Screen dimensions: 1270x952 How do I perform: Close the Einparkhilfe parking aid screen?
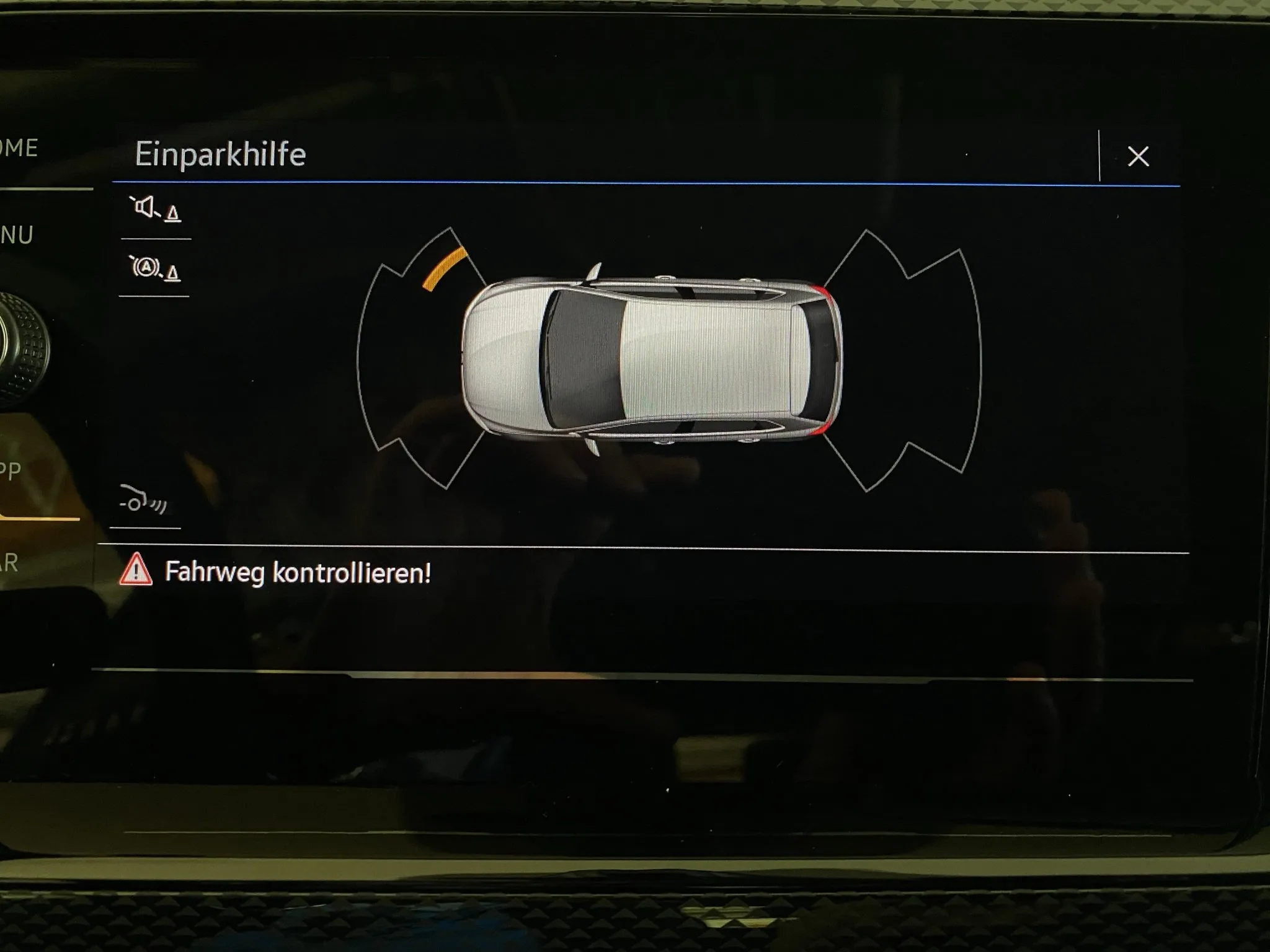pos(1138,156)
